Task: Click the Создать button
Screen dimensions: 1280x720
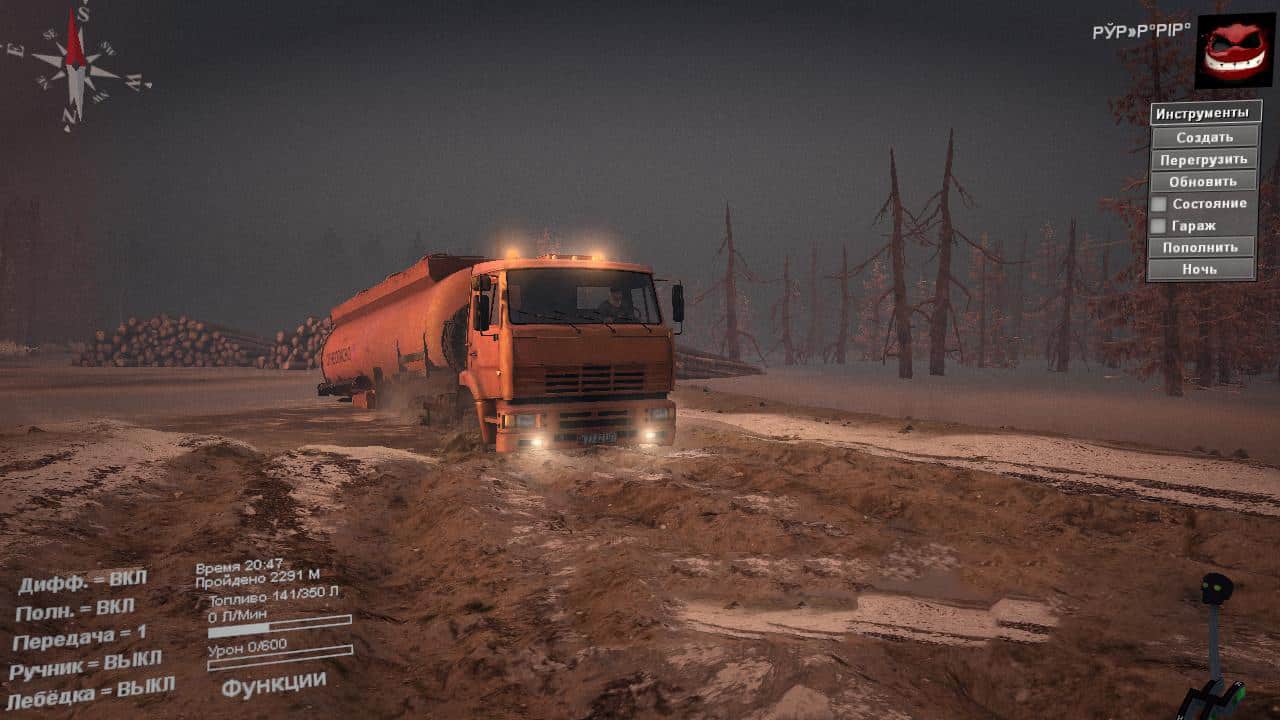Action: [1204, 137]
